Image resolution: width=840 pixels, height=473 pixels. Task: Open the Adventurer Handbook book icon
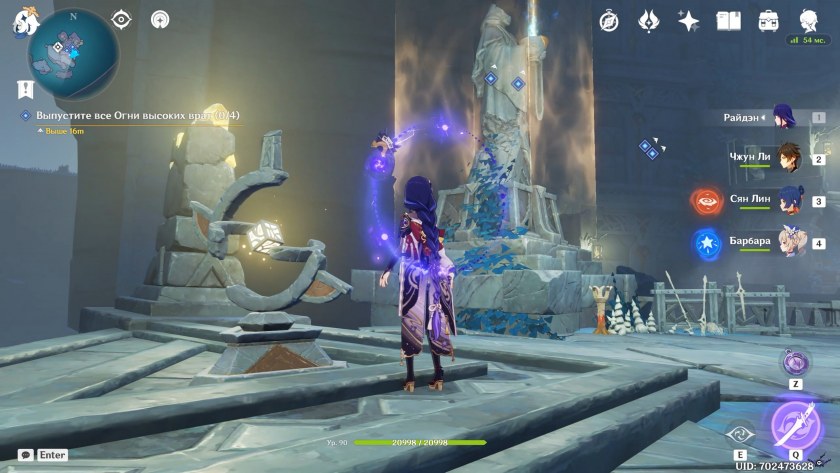click(728, 20)
